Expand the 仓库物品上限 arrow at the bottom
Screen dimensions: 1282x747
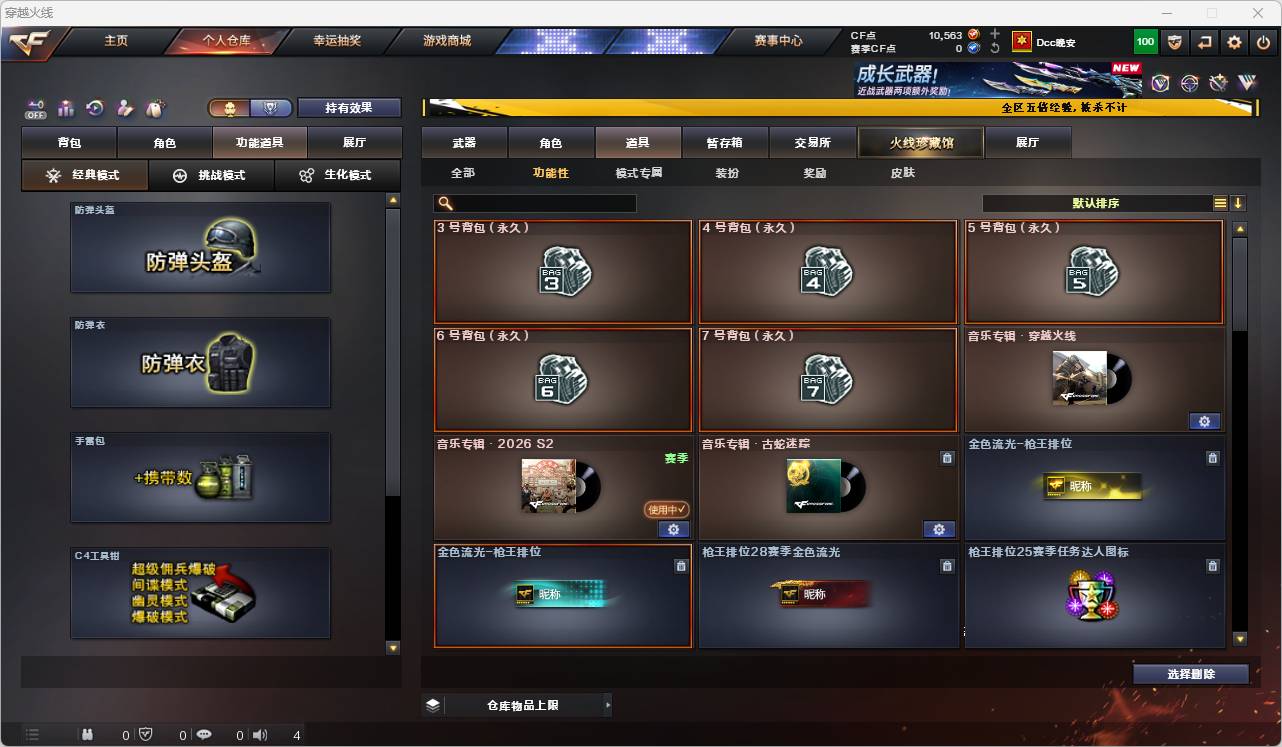coord(608,704)
